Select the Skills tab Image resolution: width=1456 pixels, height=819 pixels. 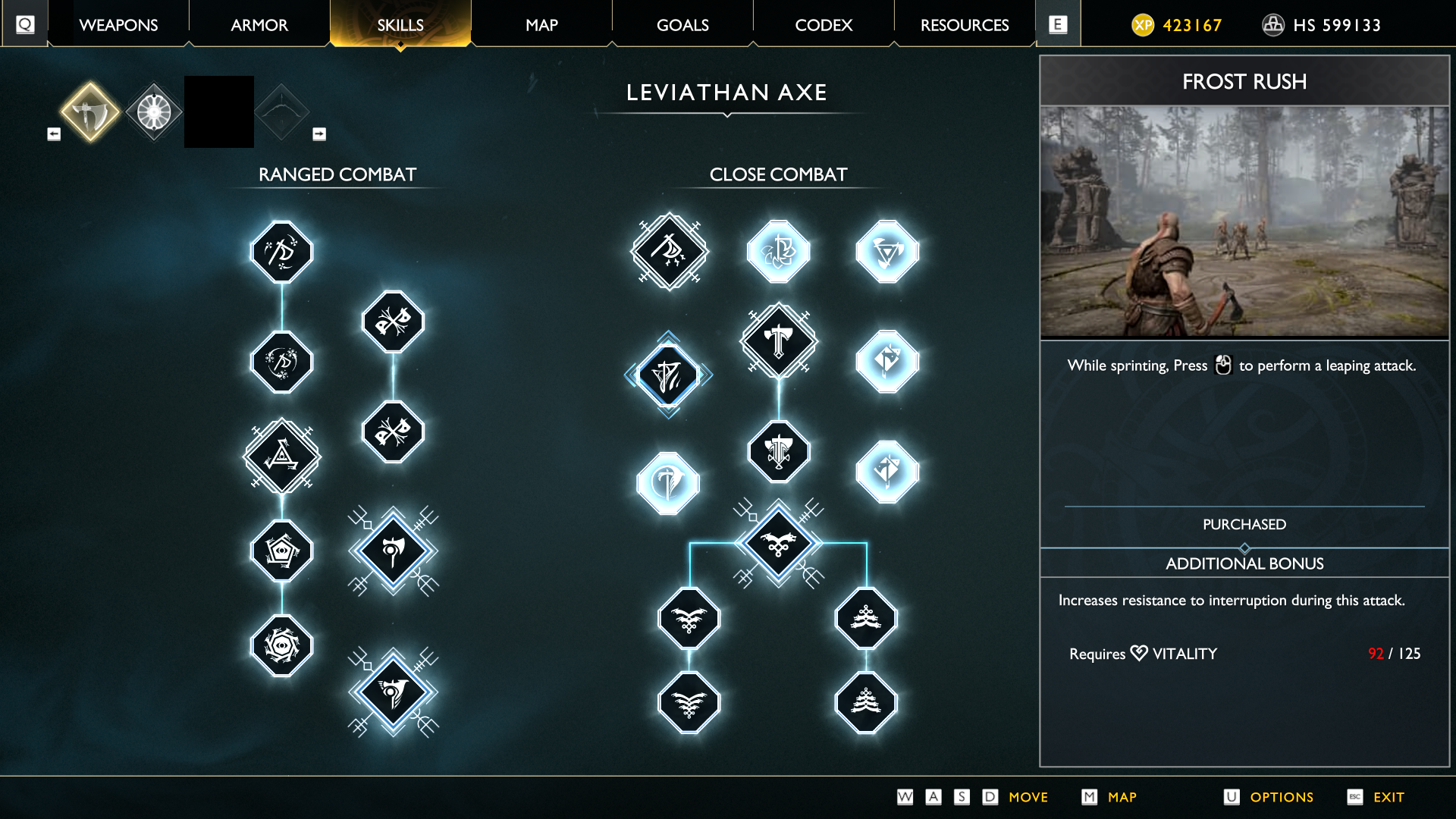pyautogui.click(x=400, y=25)
